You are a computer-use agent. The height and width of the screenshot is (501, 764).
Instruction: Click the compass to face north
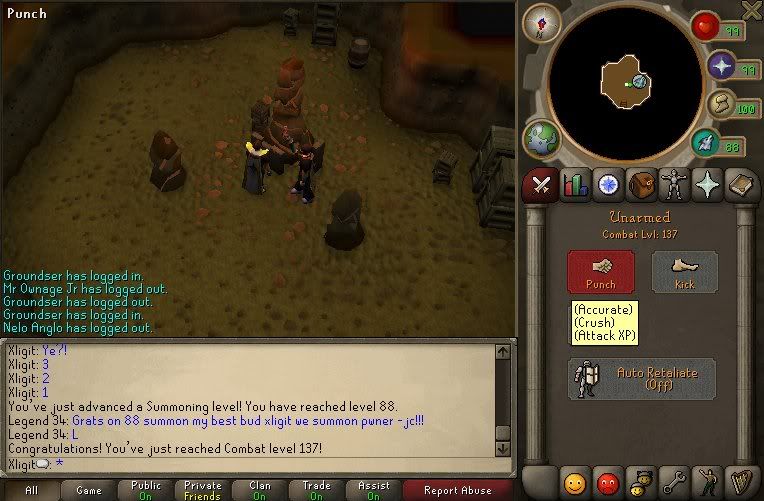(x=540, y=23)
